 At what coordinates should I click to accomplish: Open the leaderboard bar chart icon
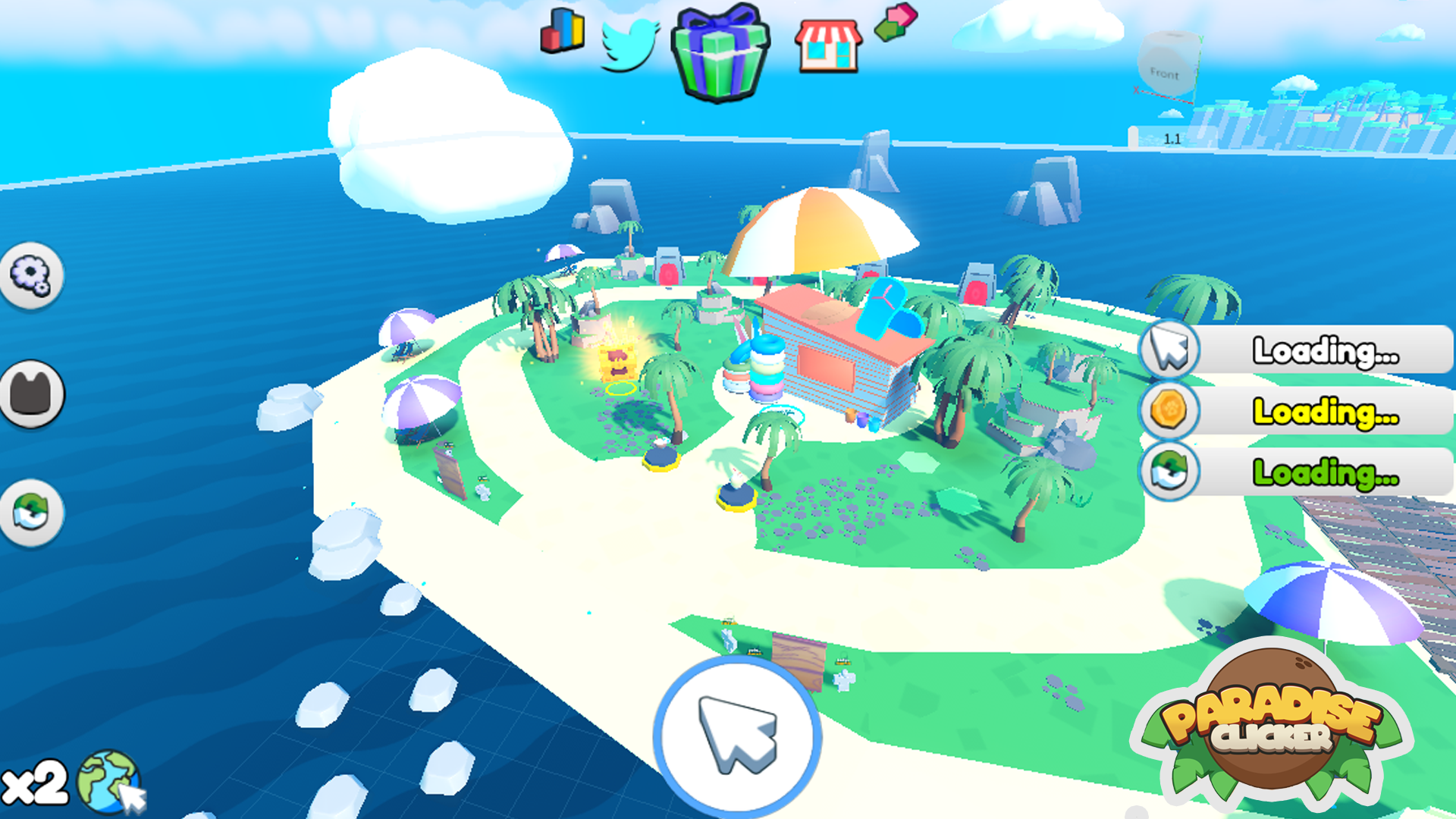562,32
